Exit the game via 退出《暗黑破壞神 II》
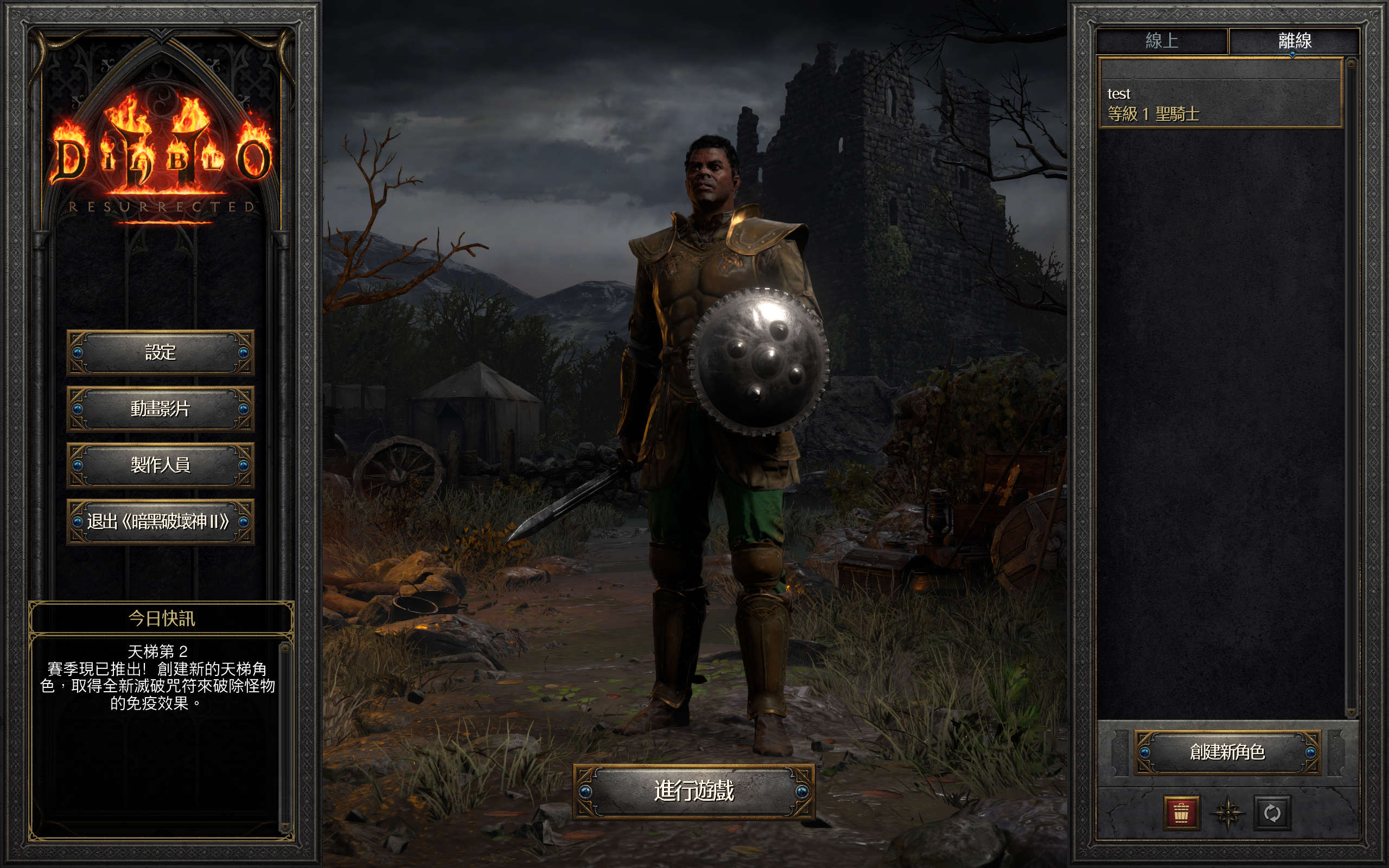The width and height of the screenshot is (1389, 868). click(x=160, y=521)
